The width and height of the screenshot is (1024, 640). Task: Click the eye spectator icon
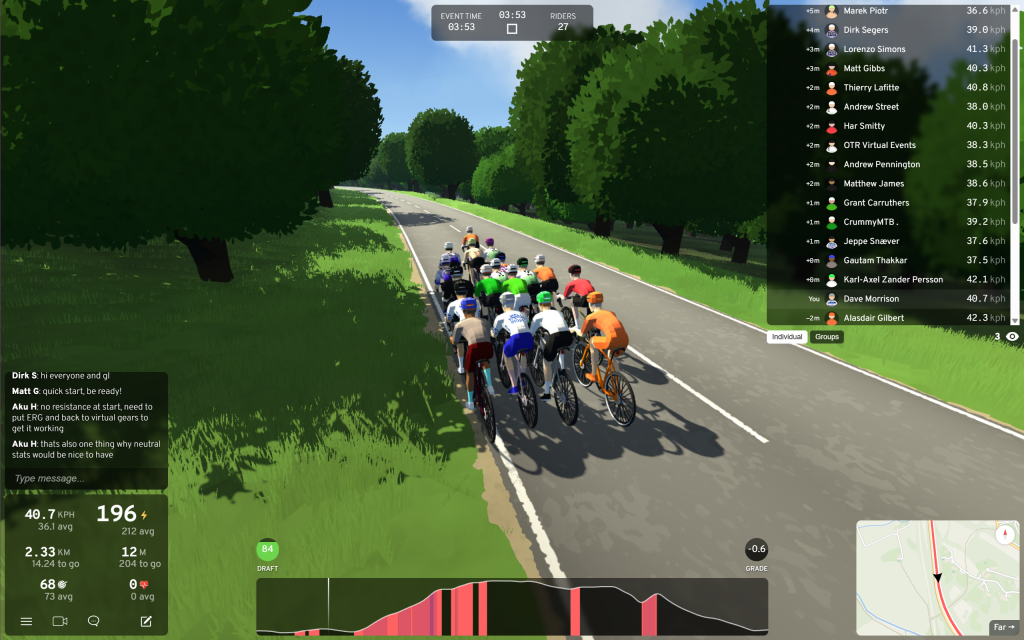1012,337
